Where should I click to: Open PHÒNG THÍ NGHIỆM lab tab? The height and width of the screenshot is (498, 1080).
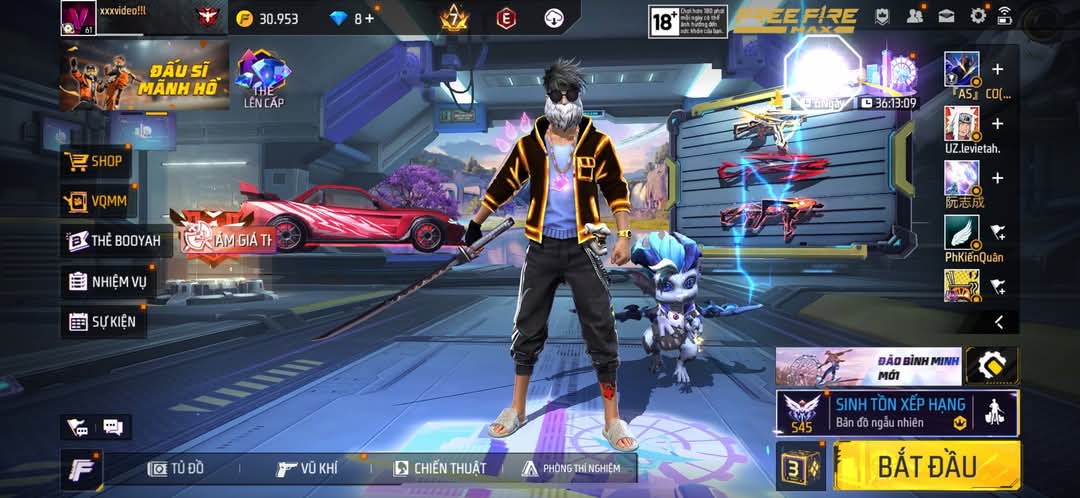pyautogui.click(x=571, y=468)
